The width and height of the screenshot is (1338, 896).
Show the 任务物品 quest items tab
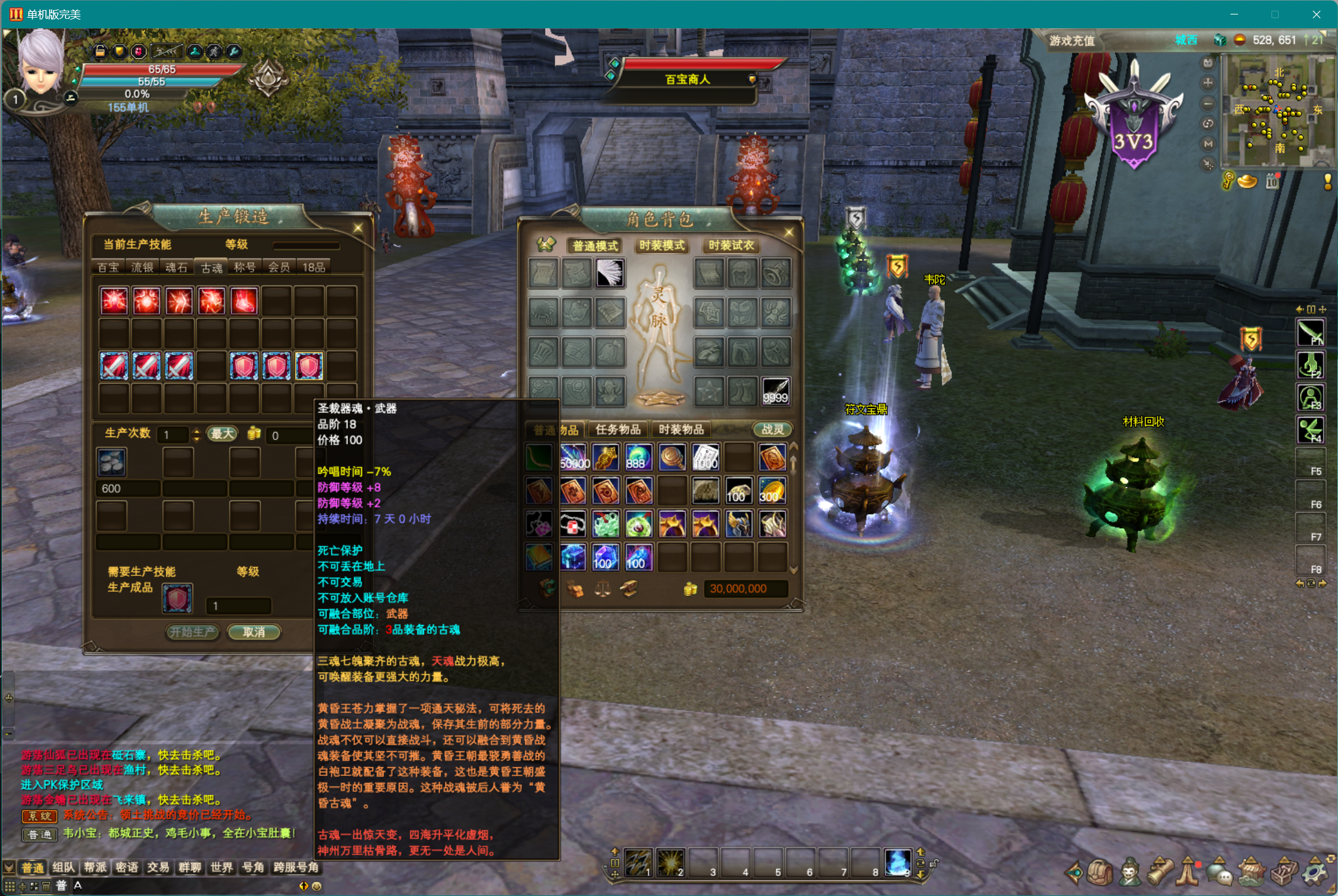click(618, 429)
